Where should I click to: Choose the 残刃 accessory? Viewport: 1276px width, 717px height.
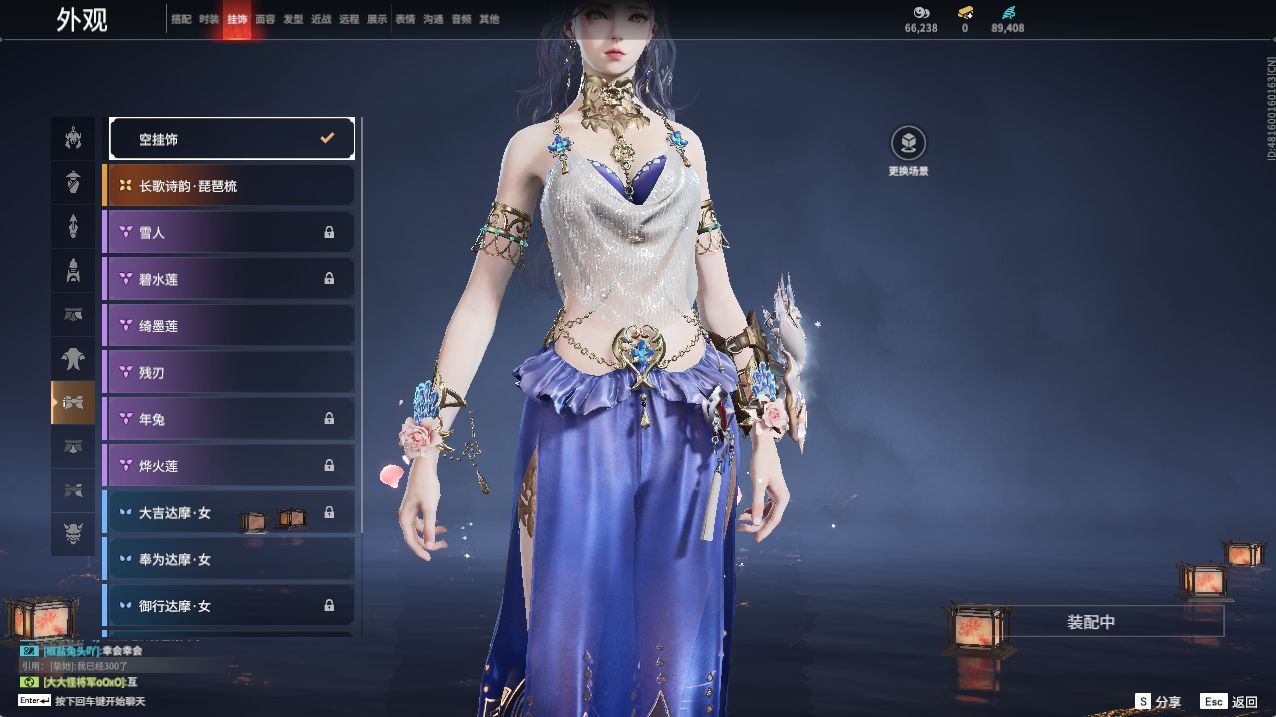229,372
